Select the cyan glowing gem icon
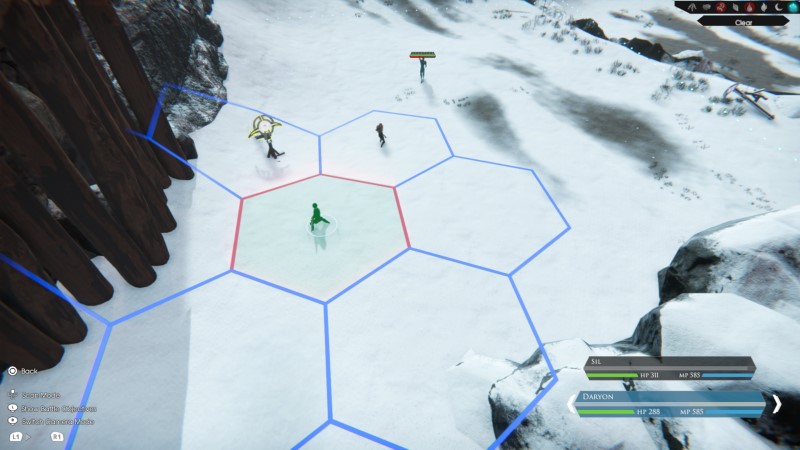This screenshot has height=450, width=800. point(792,7)
